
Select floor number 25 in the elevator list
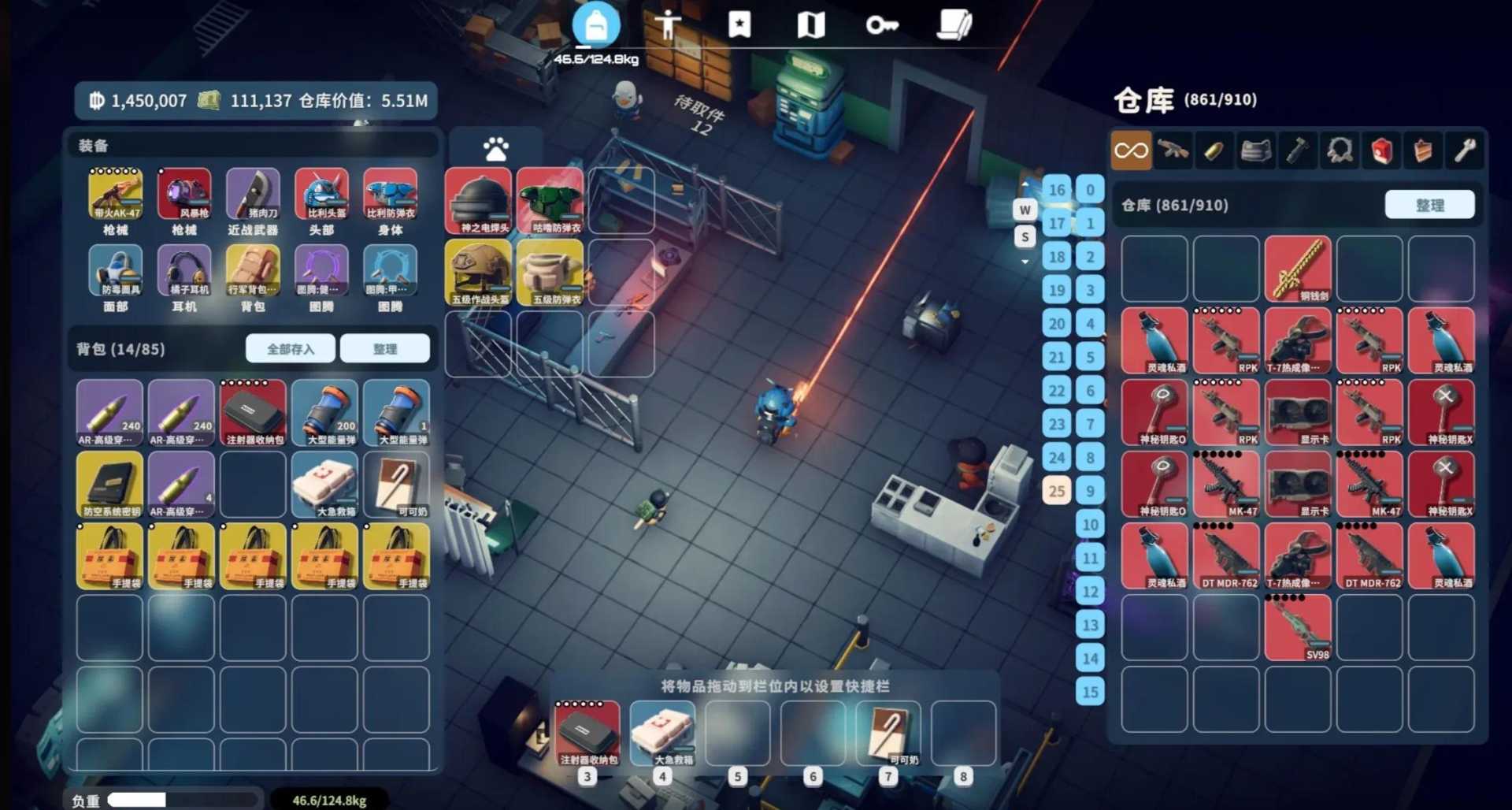point(1056,491)
